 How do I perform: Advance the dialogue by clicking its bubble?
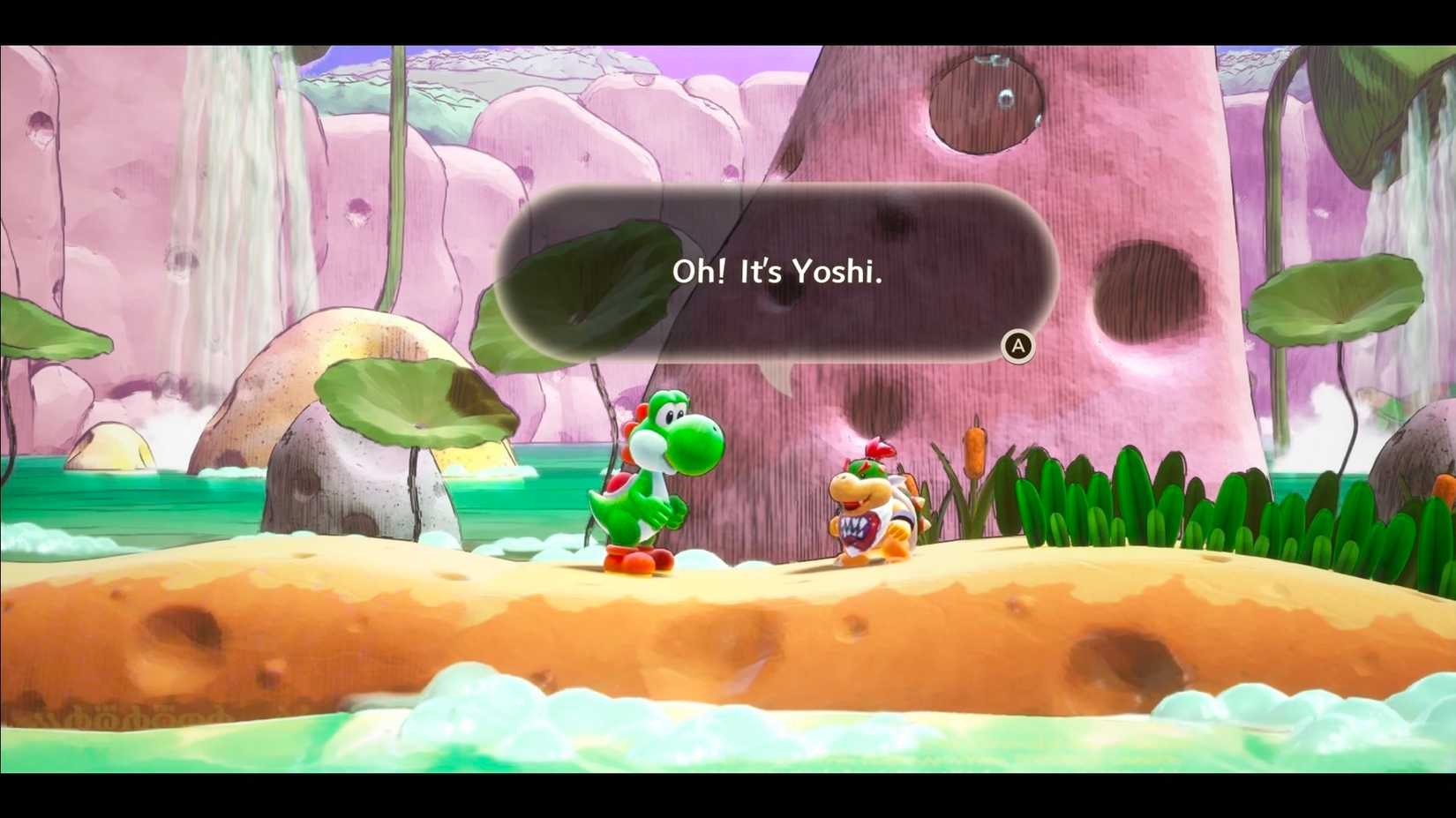pyautogui.click(x=1017, y=345)
